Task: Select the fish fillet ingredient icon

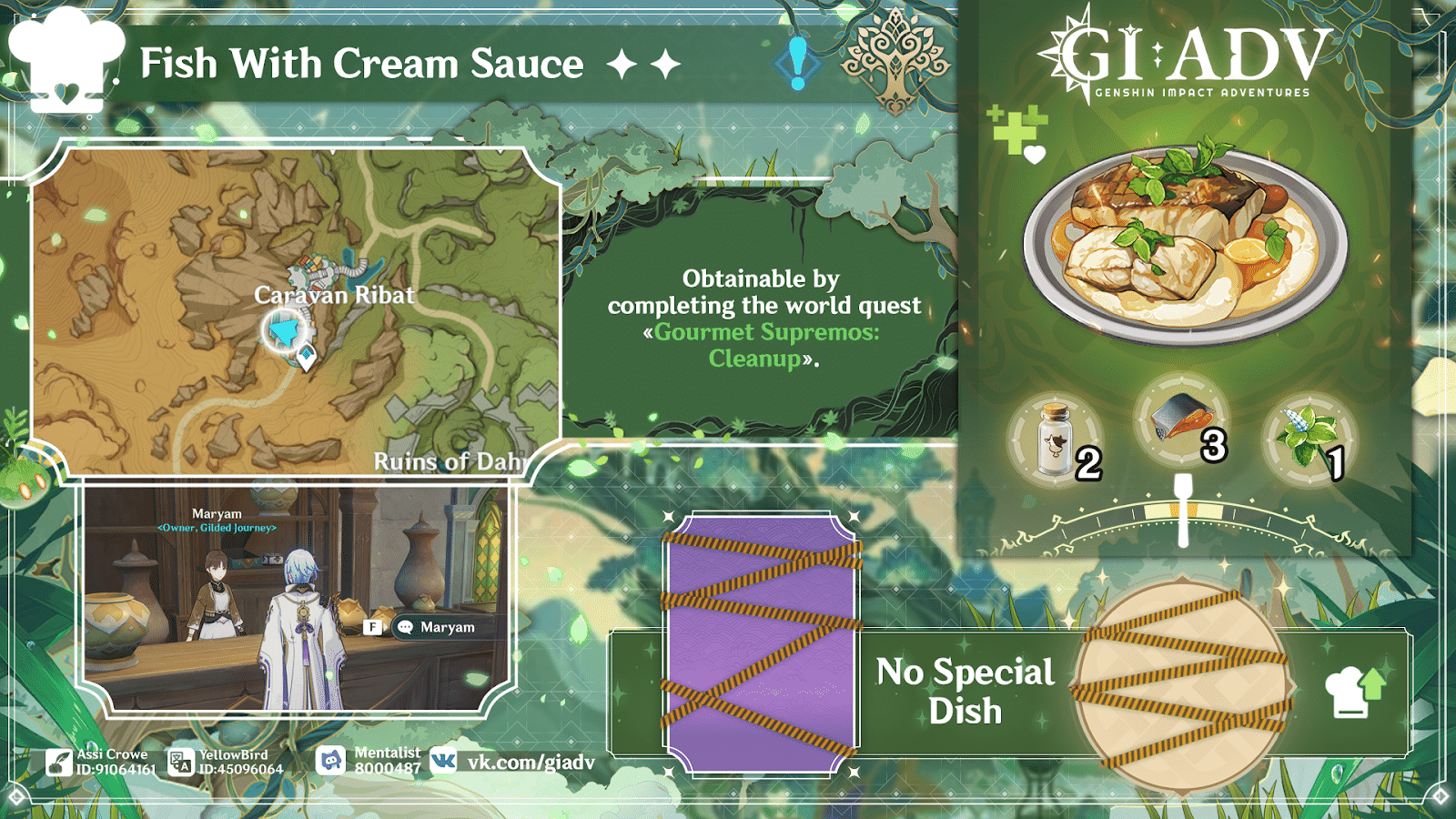Action: point(1181,417)
